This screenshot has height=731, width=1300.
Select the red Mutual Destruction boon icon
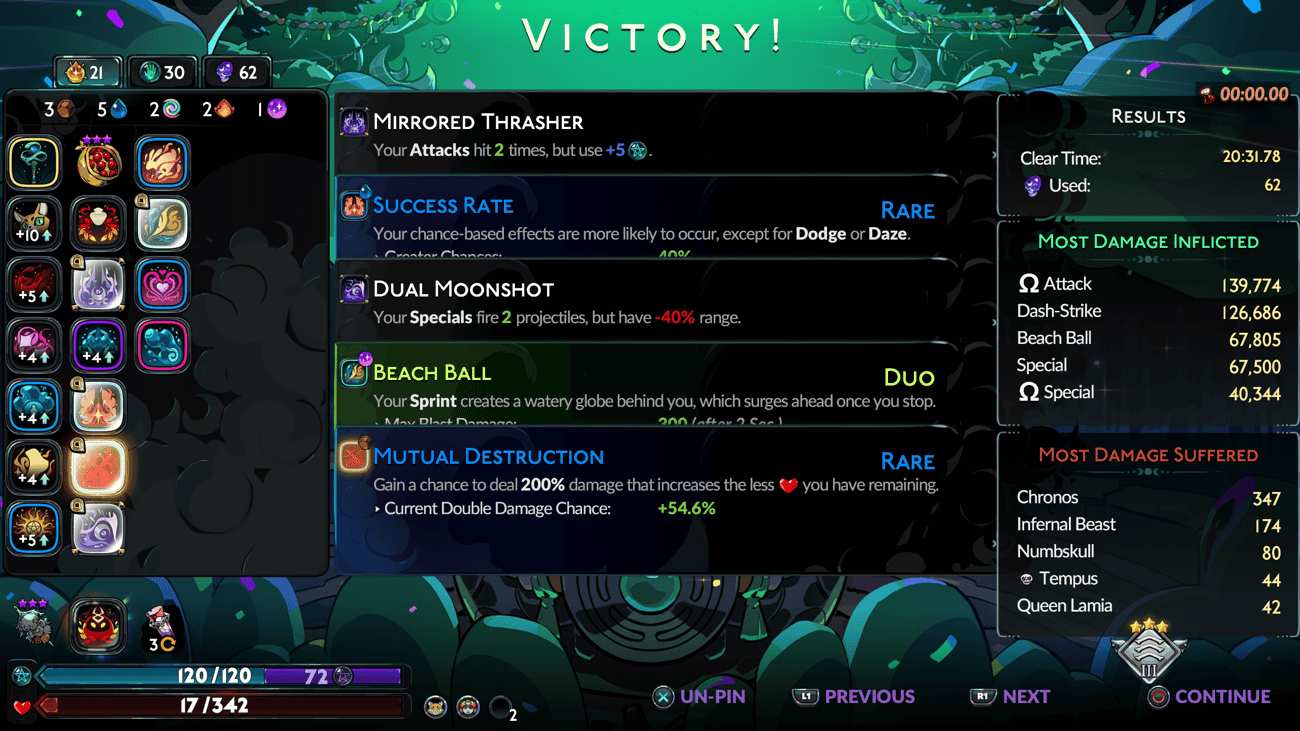click(x=354, y=456)
